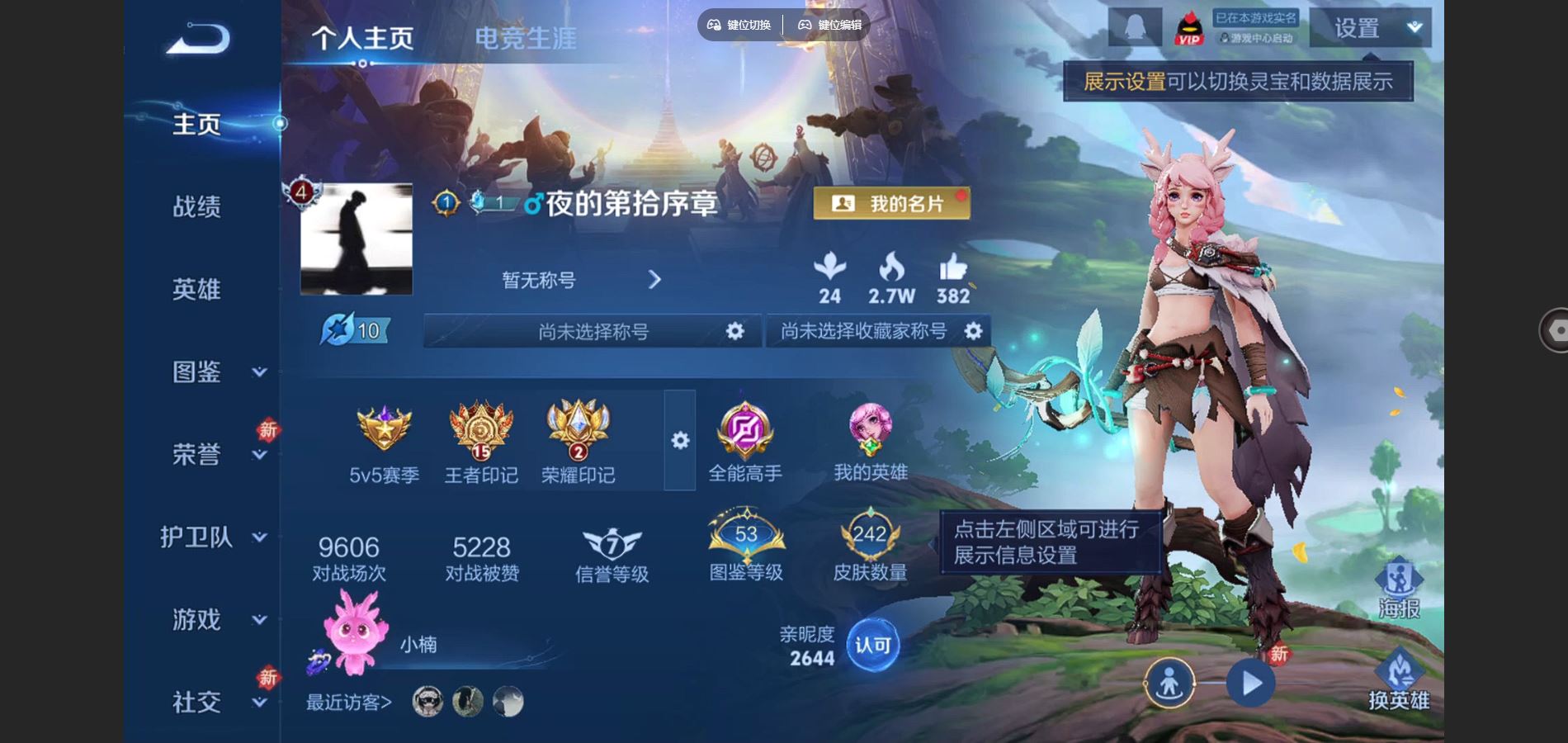This screenshot has width=1568, height=743.
Task: Click the profile avatar thumbnail
Action: [x=357, y=240]
